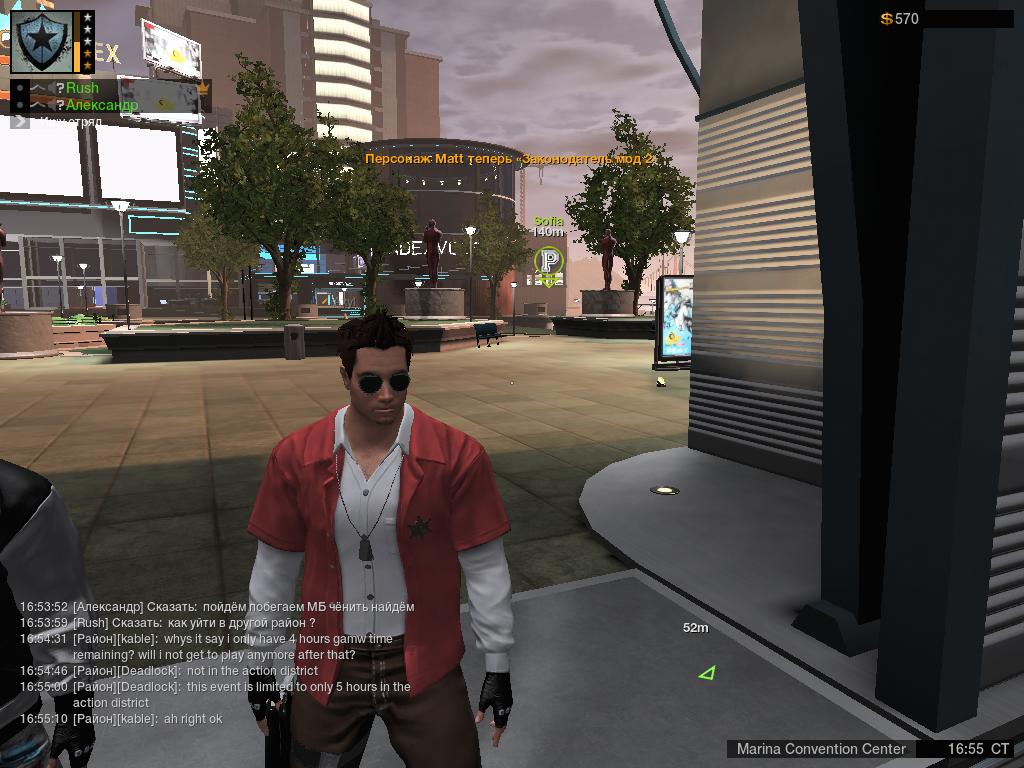Click the green triangle waypoint marker at 52m
Image resolution: width=1024 pixels, height=768 pixels.
click(707, 673)
